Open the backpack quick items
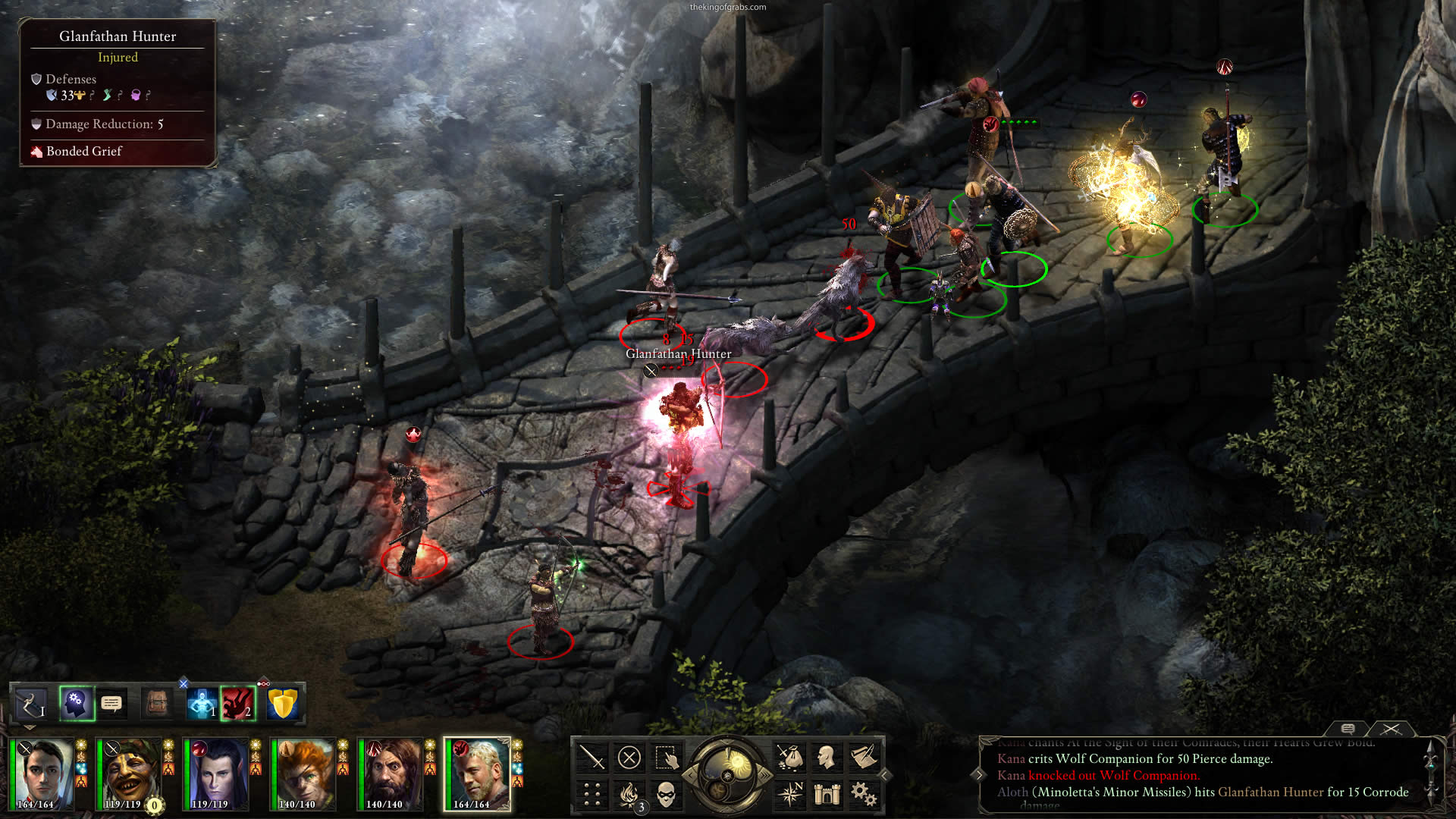1456x819 pixels. click(157, 704)
